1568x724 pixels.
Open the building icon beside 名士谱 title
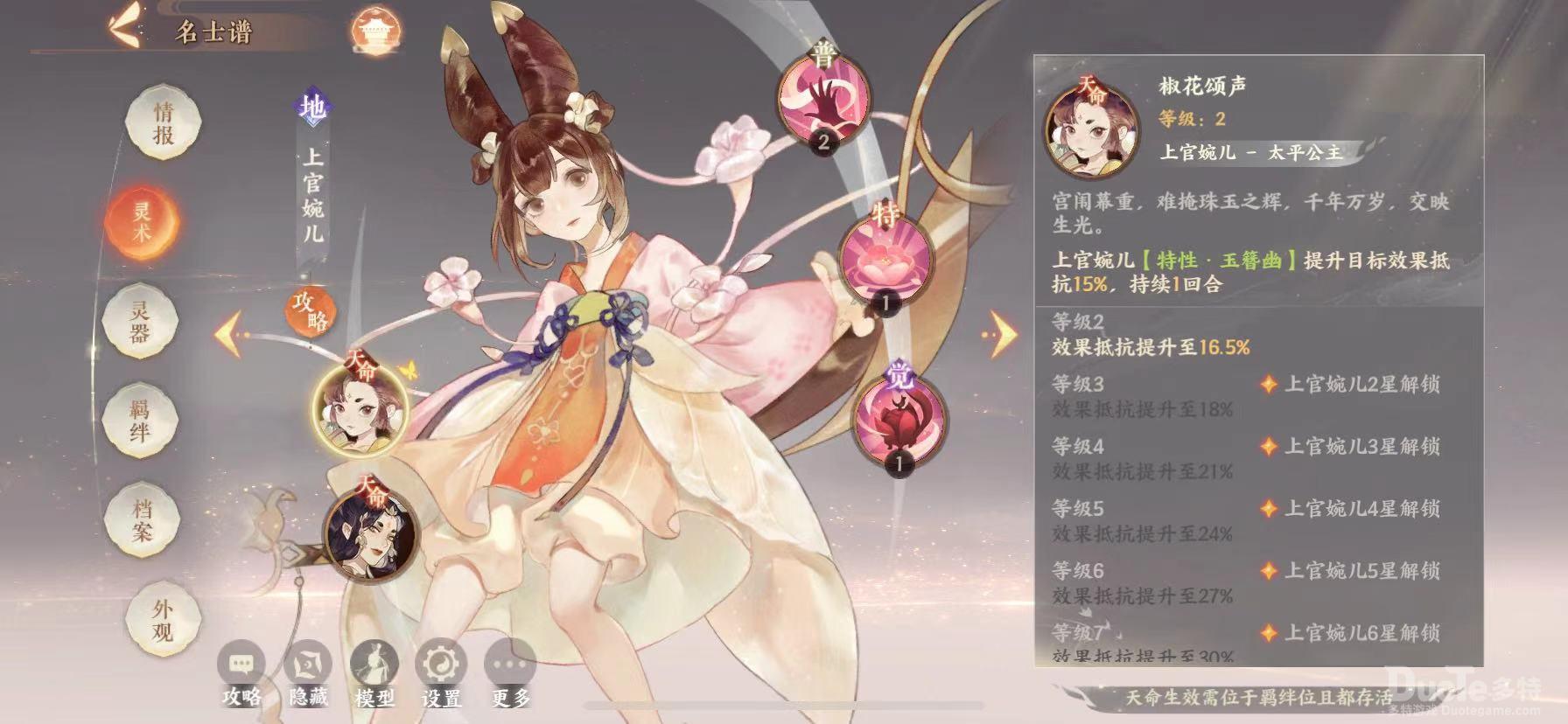point(376,29)
